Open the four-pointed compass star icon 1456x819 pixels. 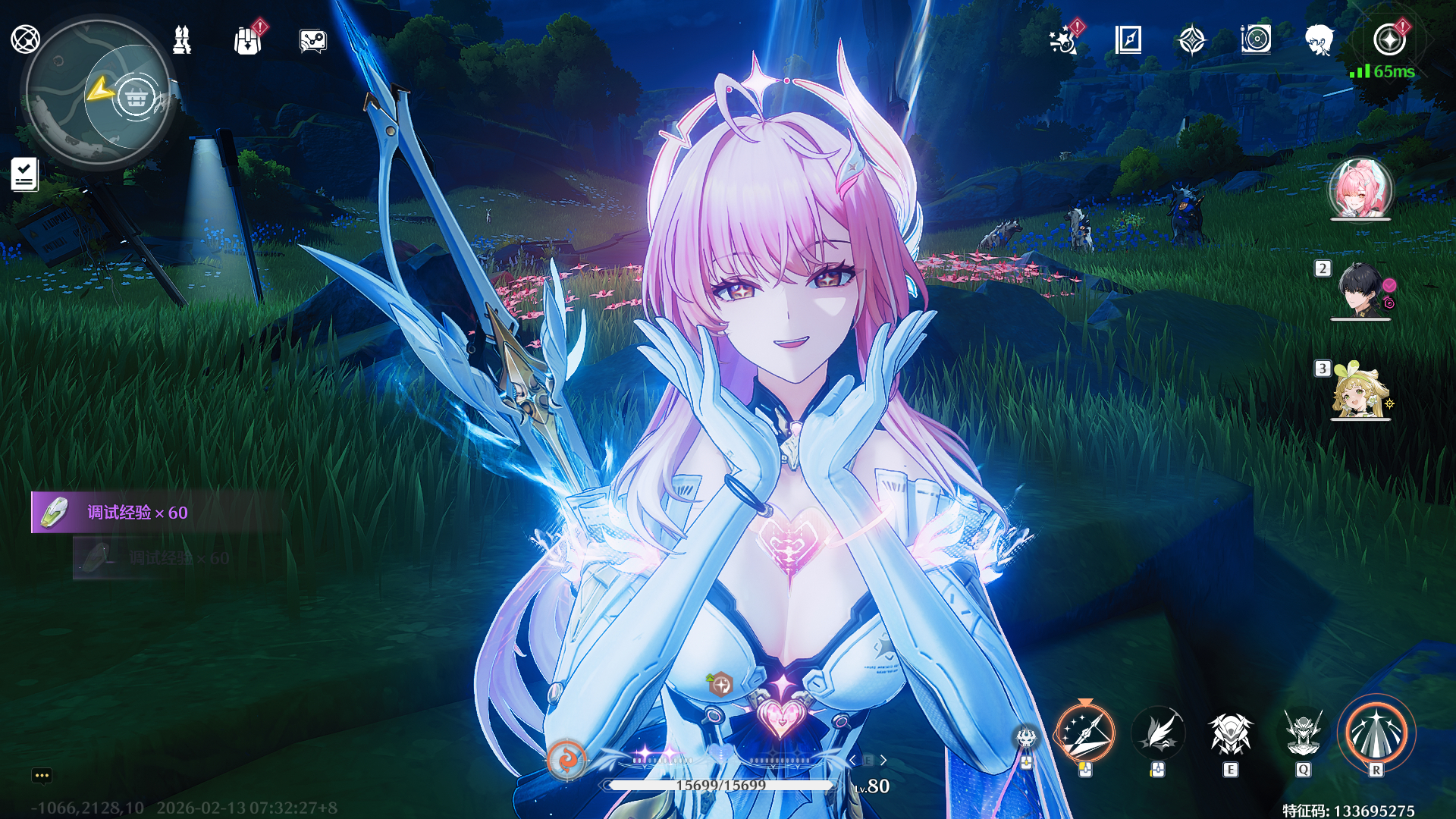[x=1192, y=39]
